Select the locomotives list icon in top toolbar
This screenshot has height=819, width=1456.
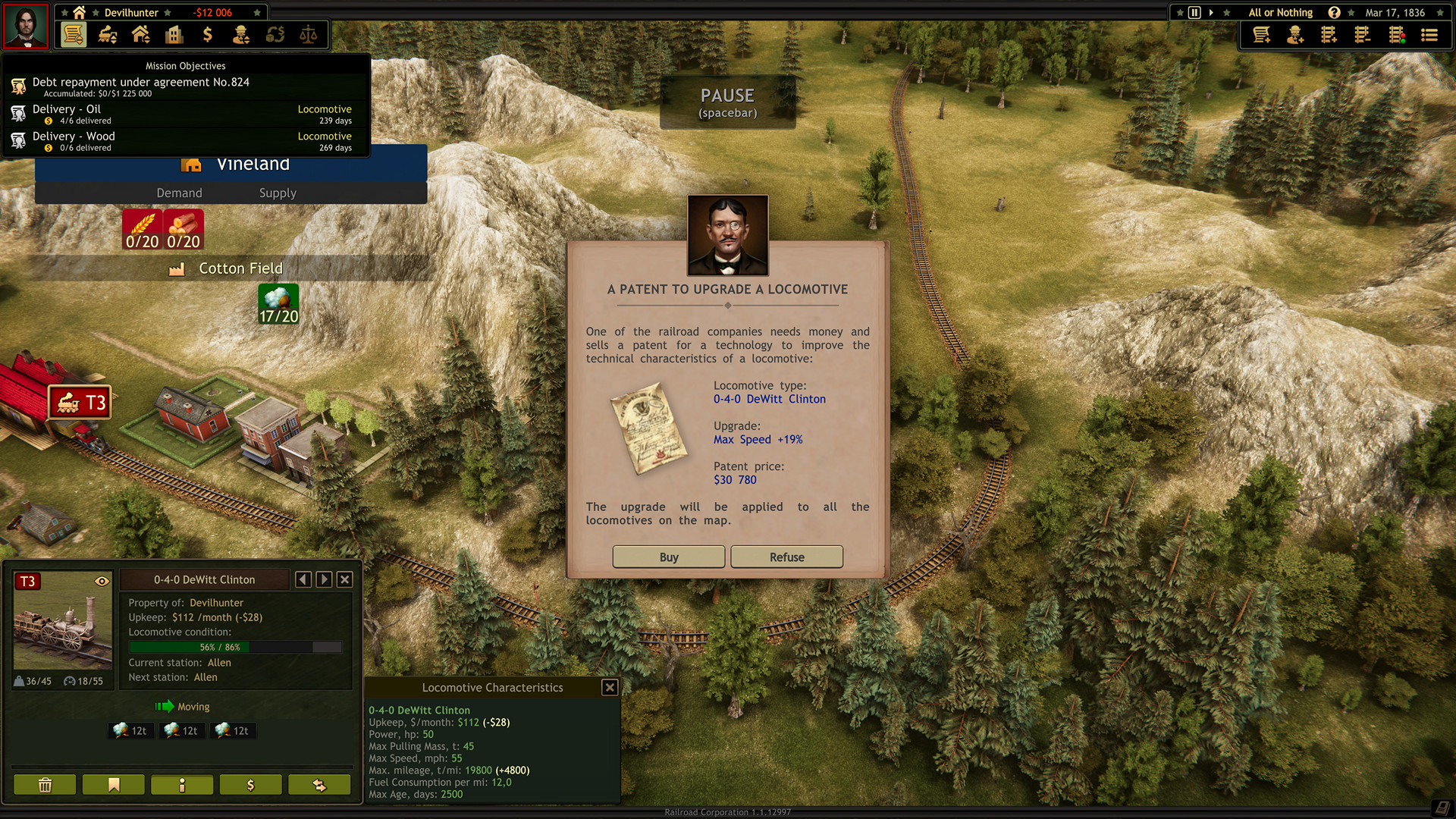[x=108, y=34]
